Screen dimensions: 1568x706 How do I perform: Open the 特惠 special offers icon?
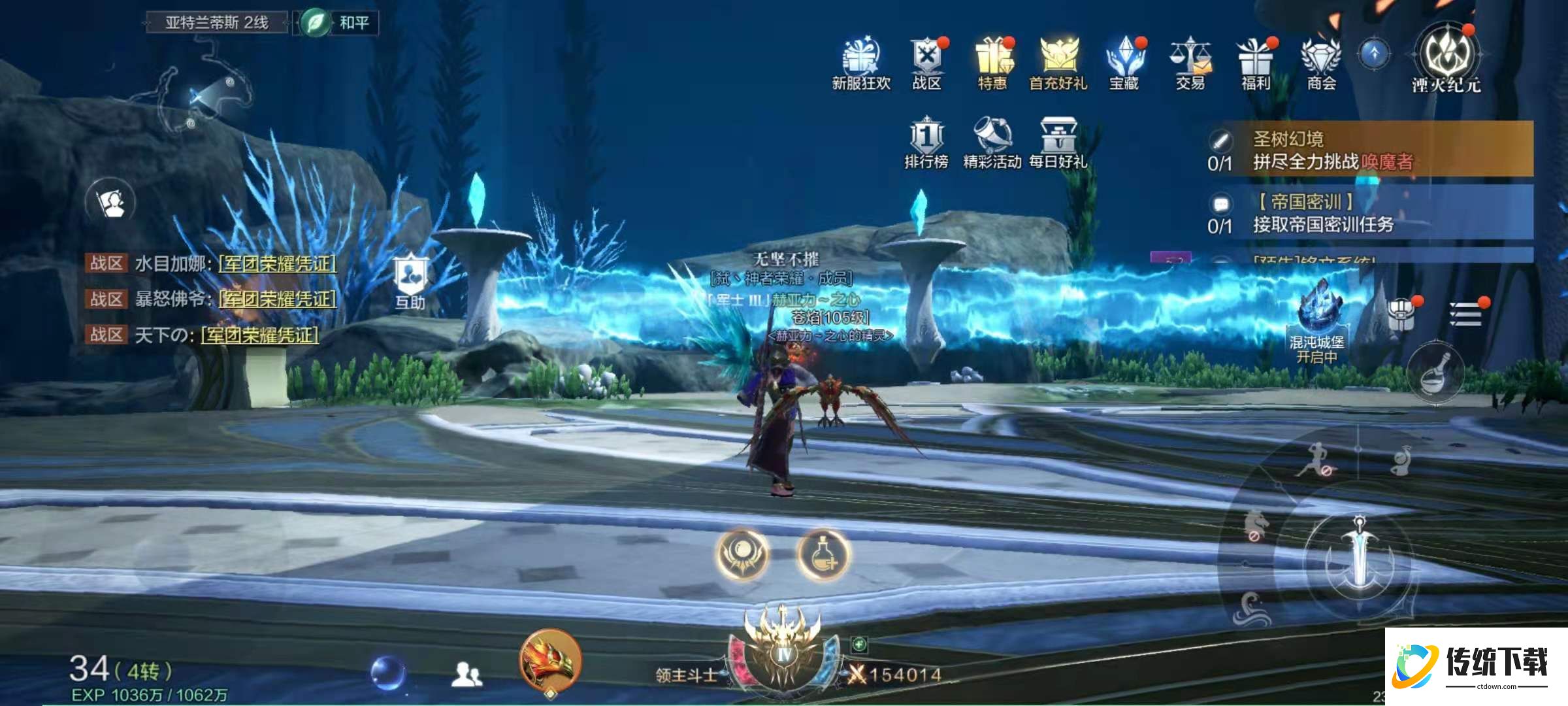click(992, 61)
